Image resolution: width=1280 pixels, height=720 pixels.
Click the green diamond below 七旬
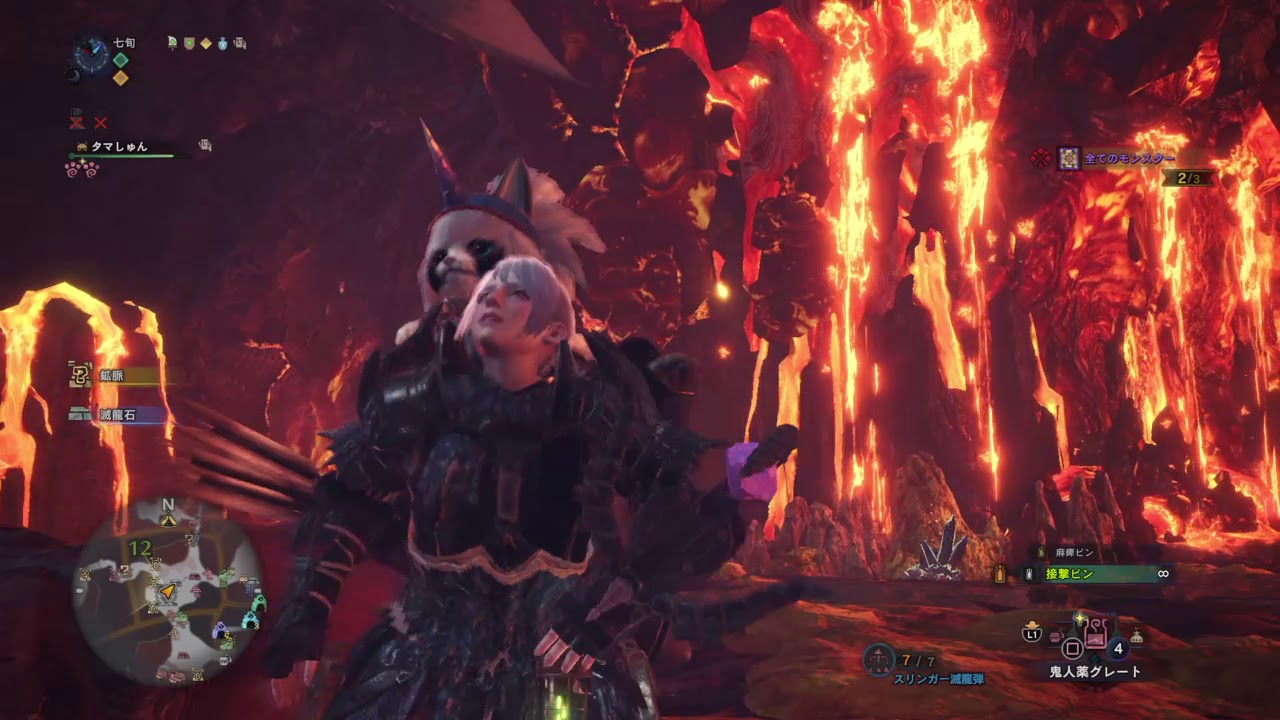tap(120, 60)
